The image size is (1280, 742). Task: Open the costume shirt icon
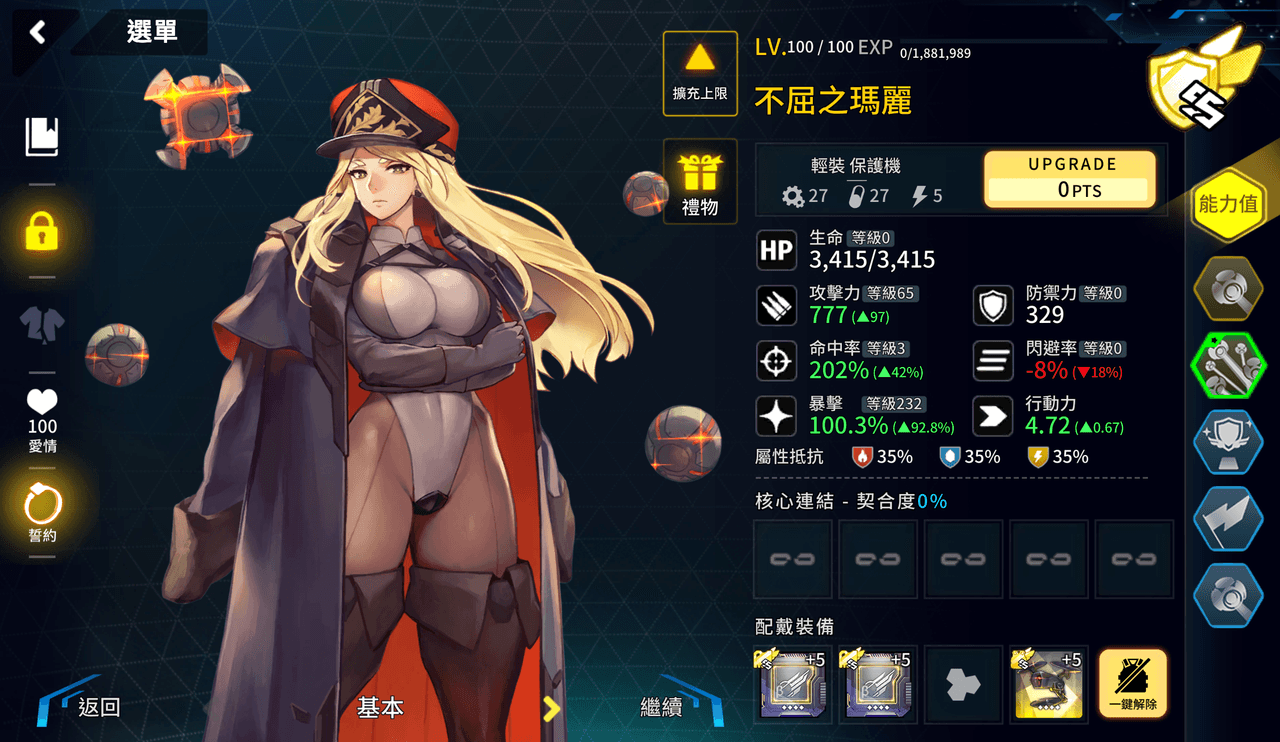(x=42, y=324)
